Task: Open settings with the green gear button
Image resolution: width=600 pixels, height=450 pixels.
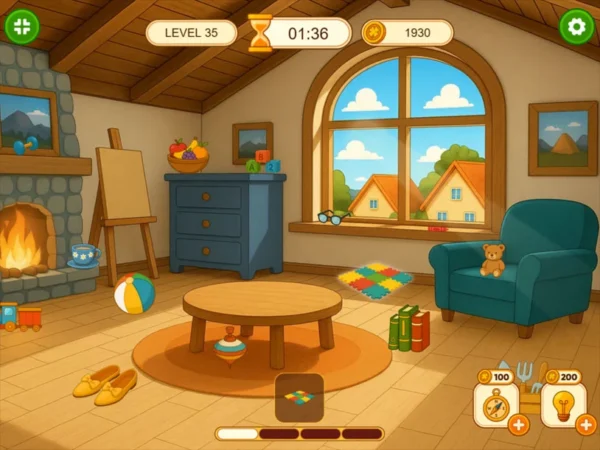Action: (576, 26)
